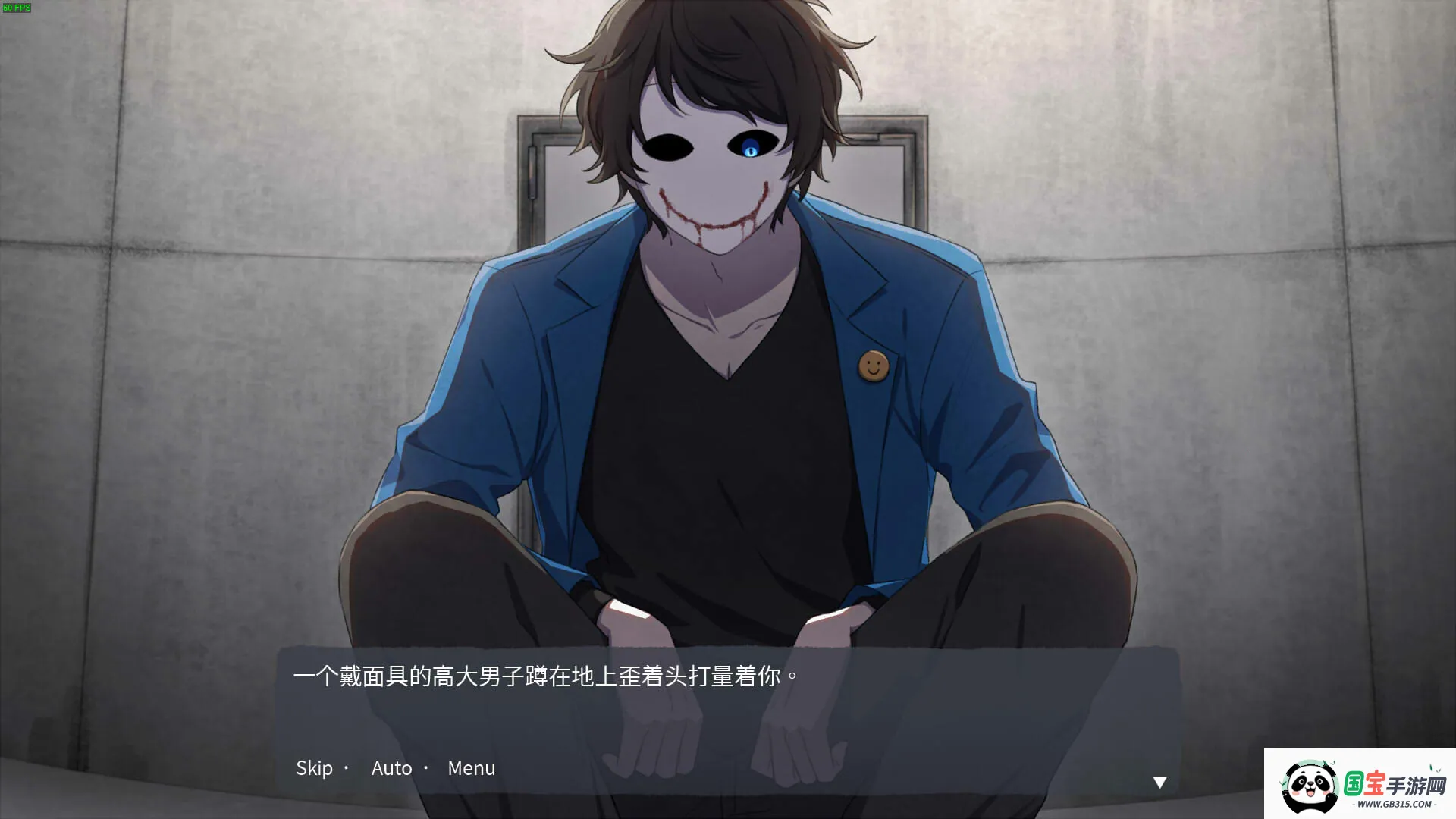The image size is (1456, 819).
Task: Click the down arrow to advance dialogue
Action: tap(1160, 781)
